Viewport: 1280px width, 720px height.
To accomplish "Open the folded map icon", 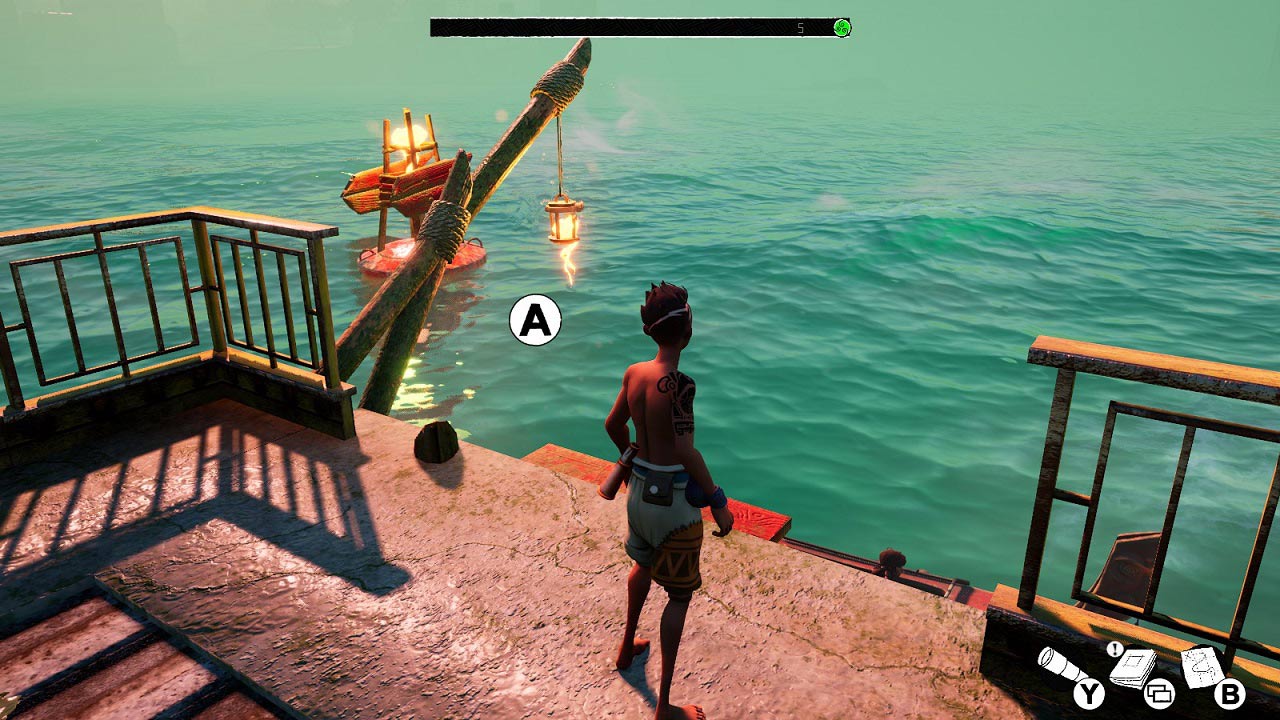I will pos(1201,665).
